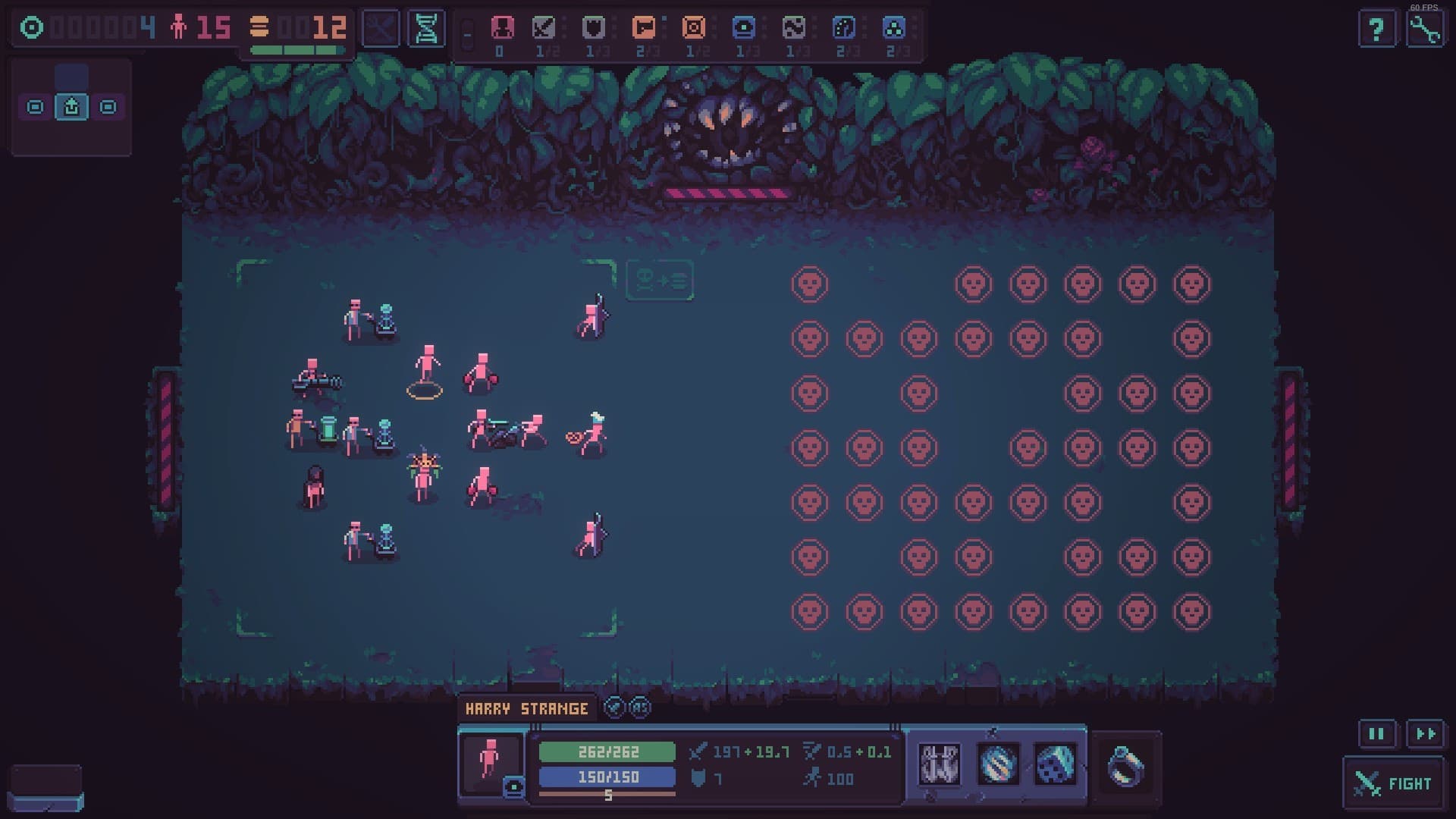Click the Harry Strange name tab
The image size is (1456, 819).
click(x=527, y=708)
